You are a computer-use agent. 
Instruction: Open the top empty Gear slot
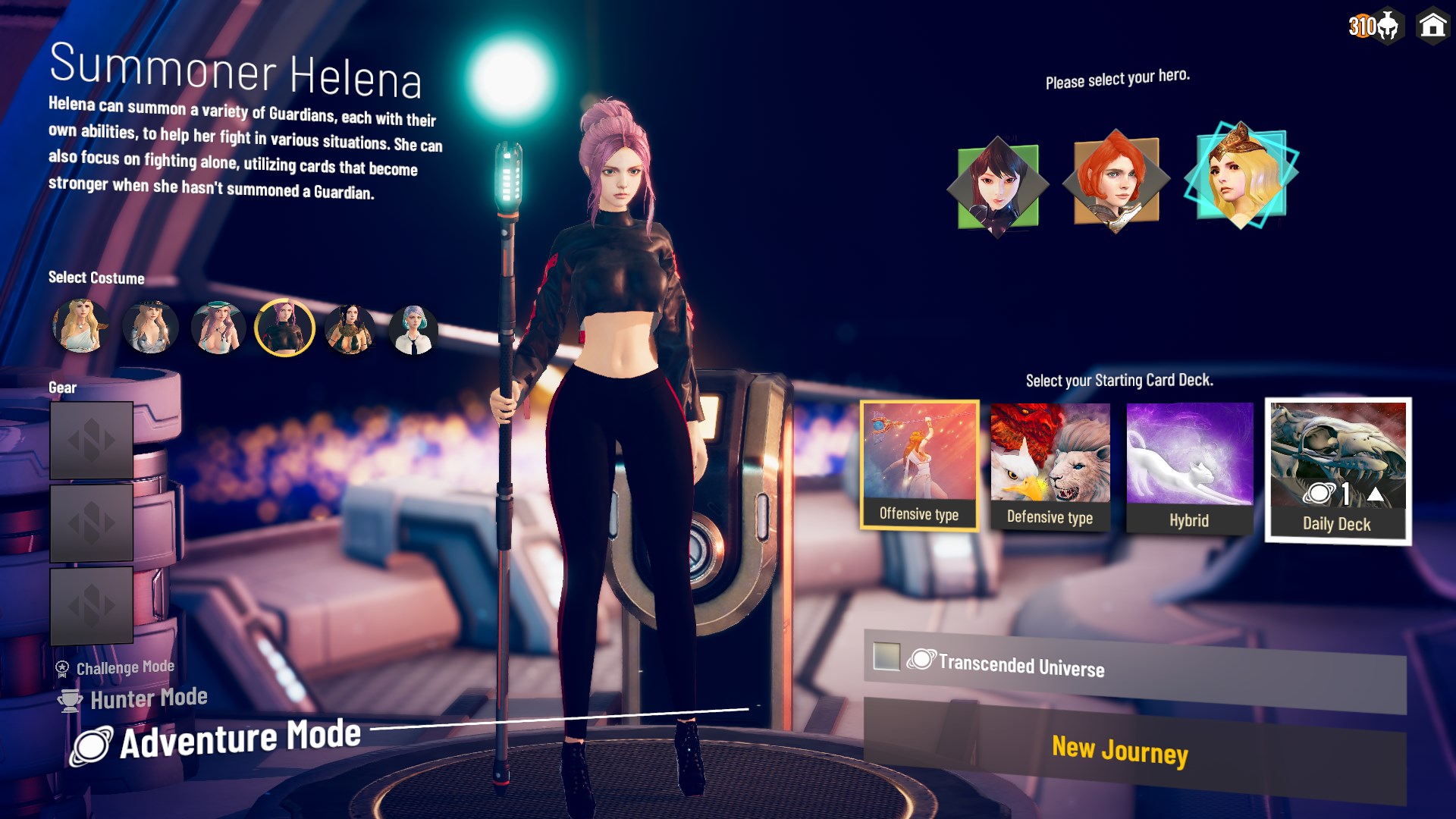[x=92, y=441]
